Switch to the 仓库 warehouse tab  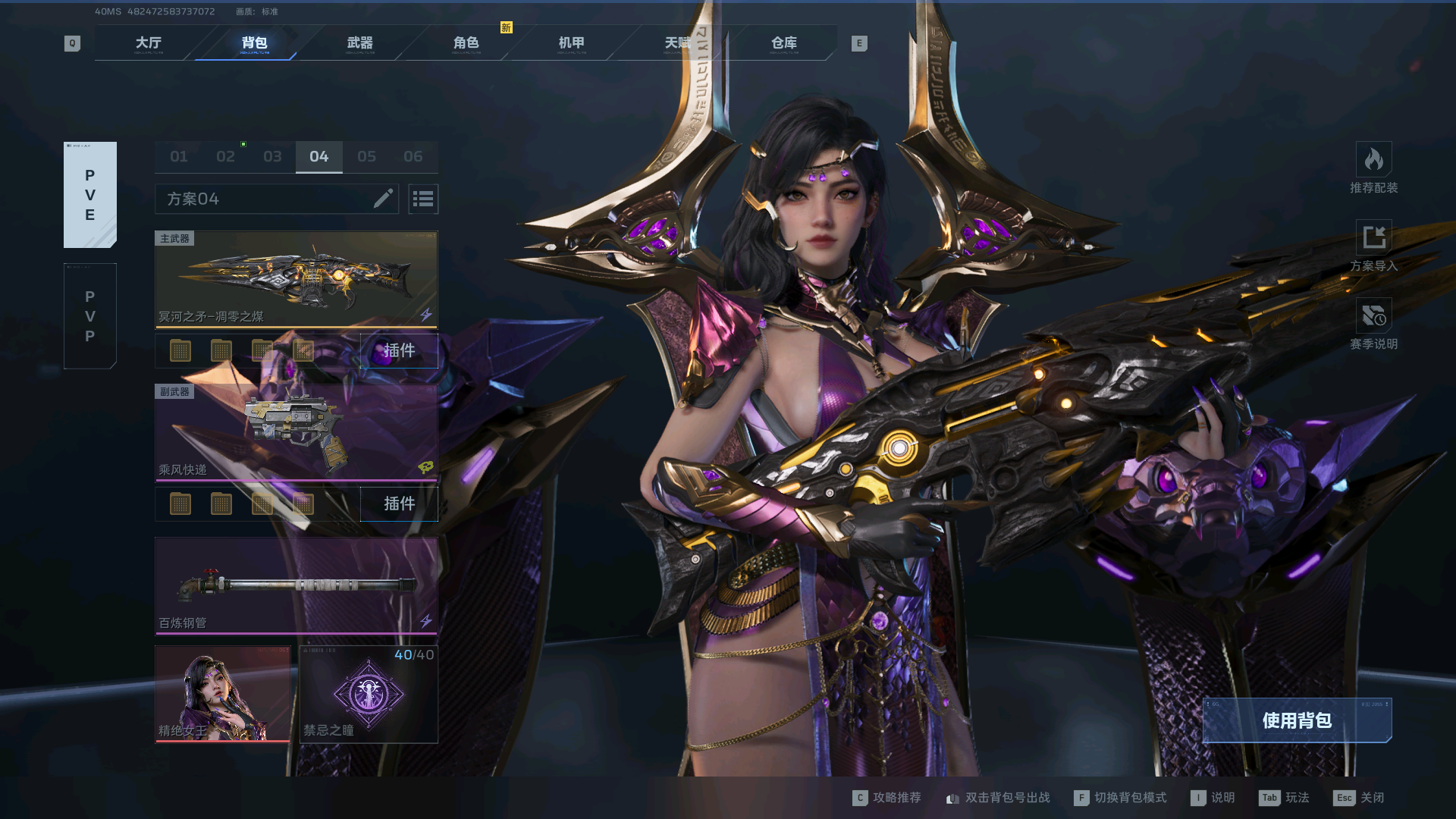pos(783,43)
